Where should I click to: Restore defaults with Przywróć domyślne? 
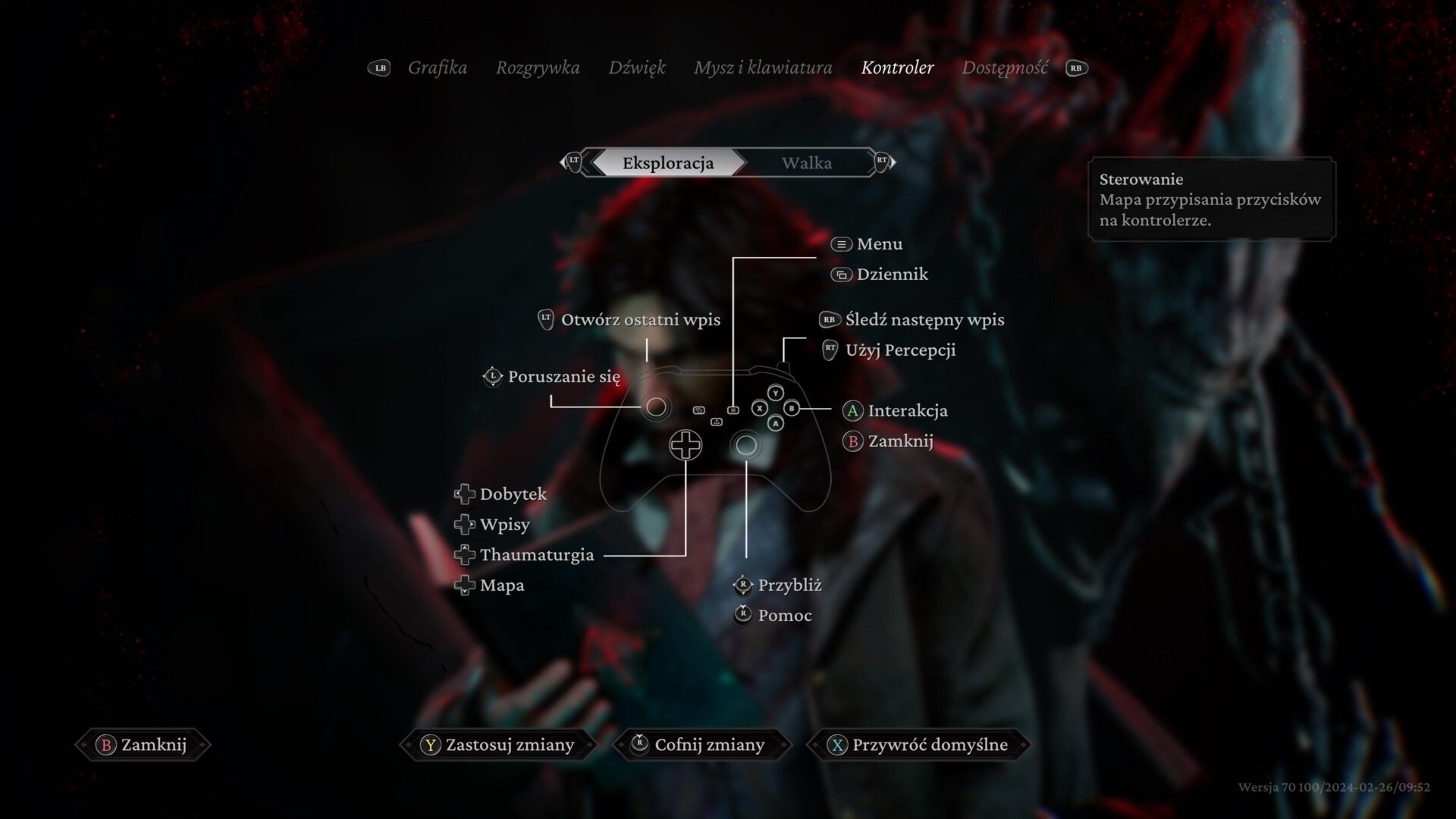coord(918,745)
